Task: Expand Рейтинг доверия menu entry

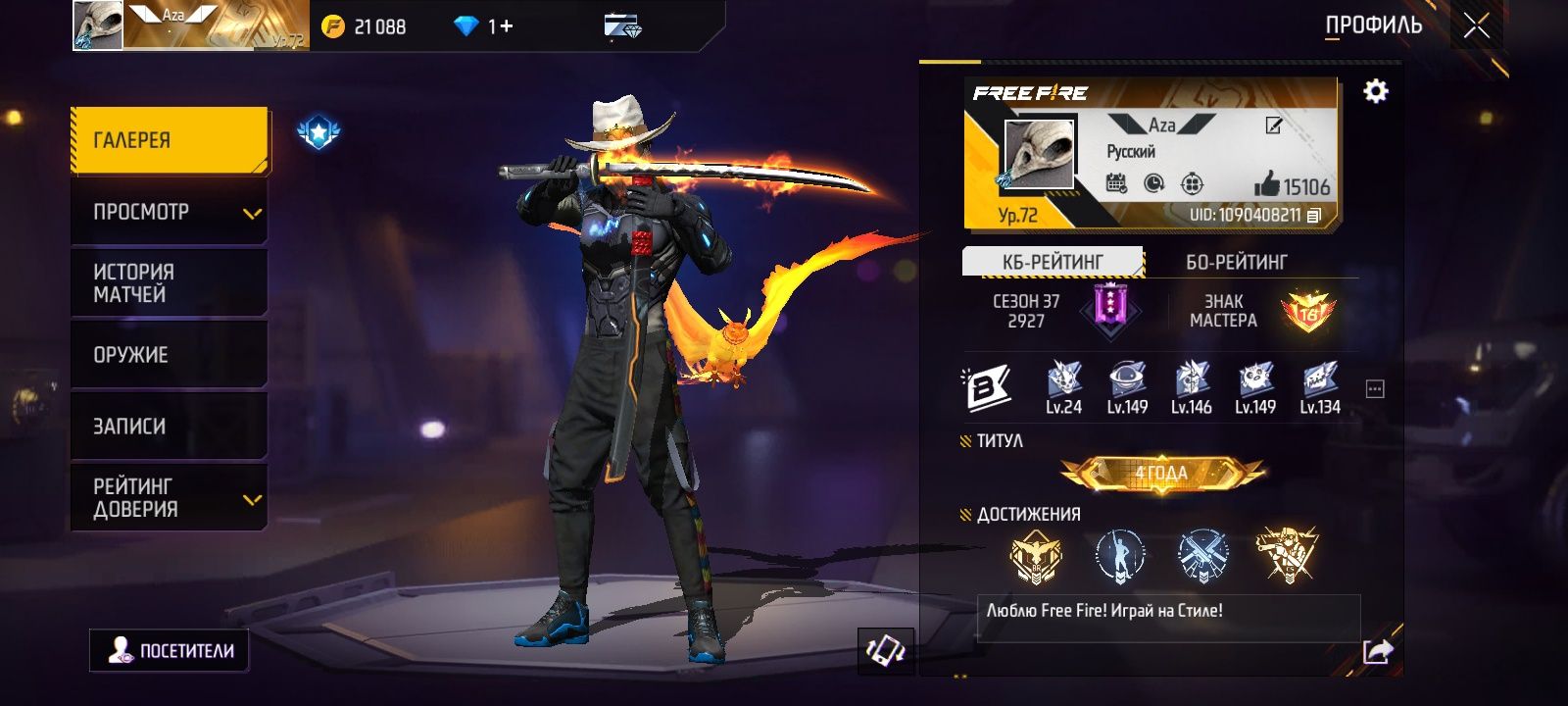Action: click(169, 498)
